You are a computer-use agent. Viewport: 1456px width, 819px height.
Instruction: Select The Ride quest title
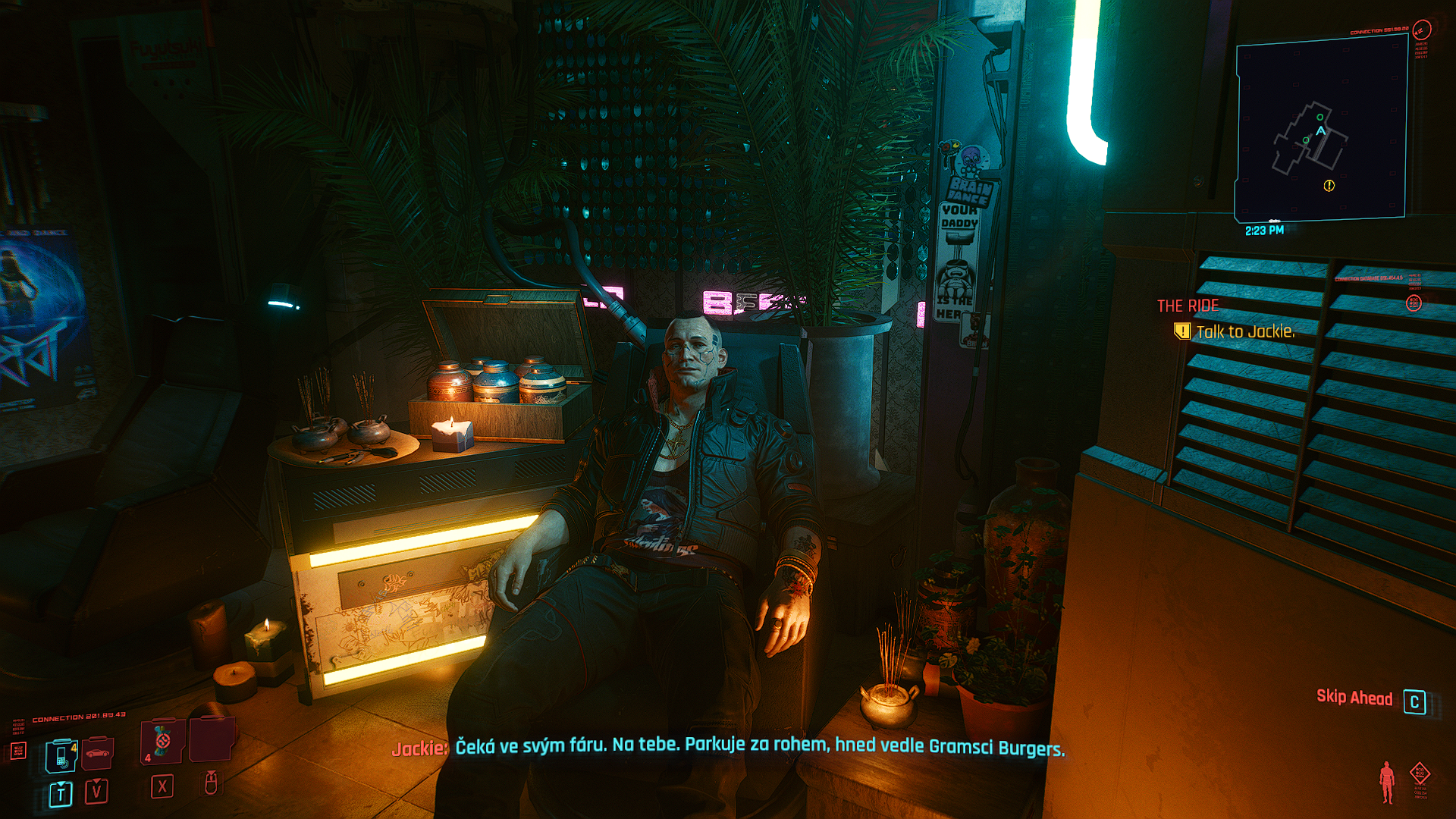click(x=1188, y=306)
